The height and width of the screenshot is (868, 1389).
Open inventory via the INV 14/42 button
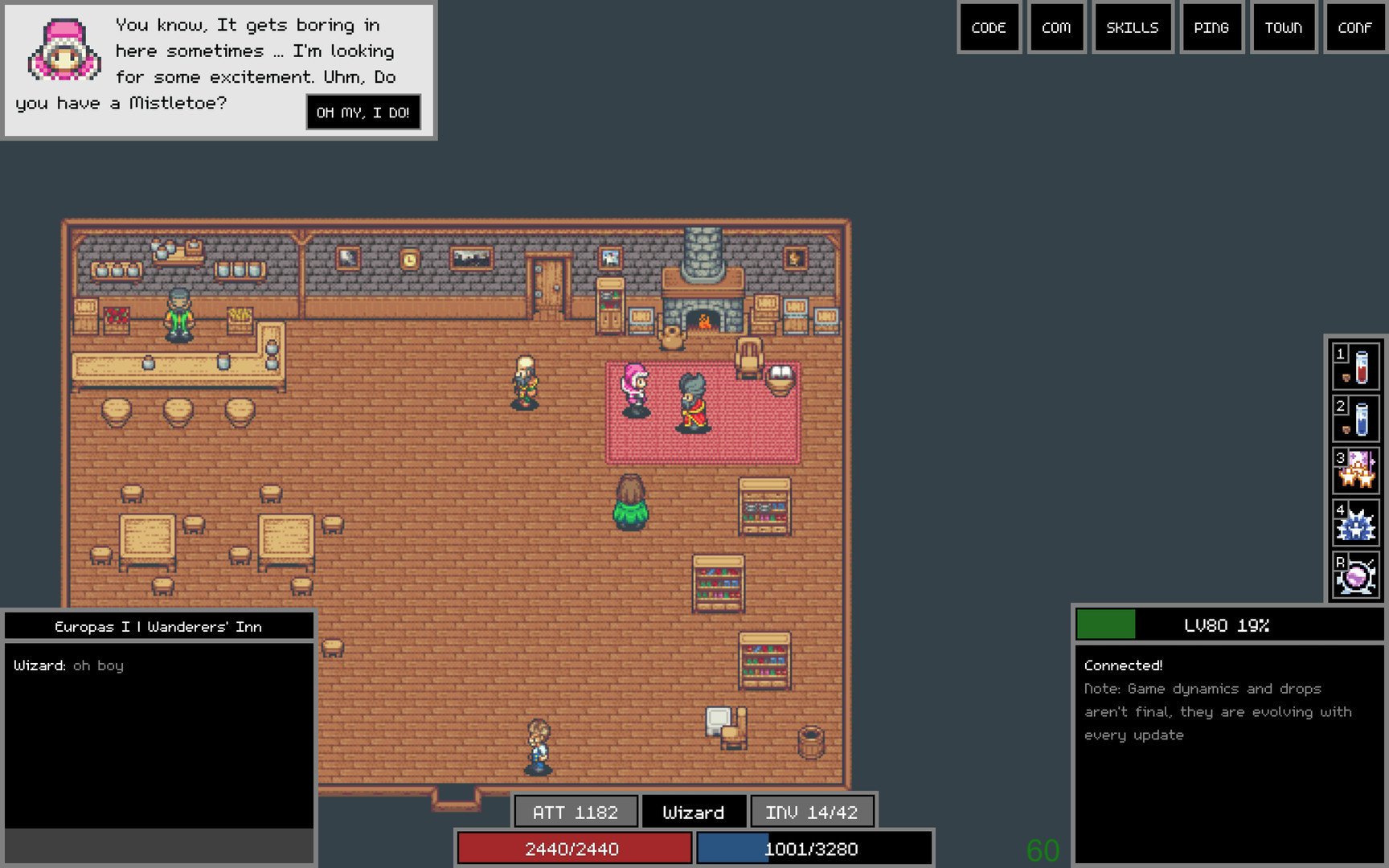point(813,812)
